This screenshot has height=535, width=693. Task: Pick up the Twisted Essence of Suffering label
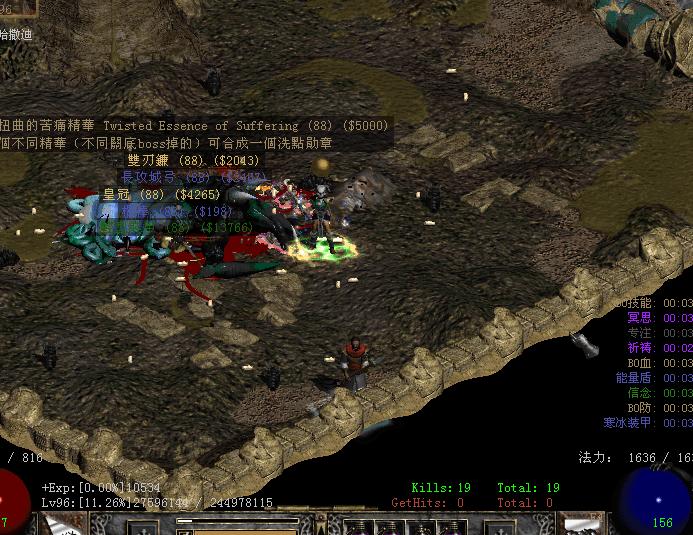click(x=195, y=127)
